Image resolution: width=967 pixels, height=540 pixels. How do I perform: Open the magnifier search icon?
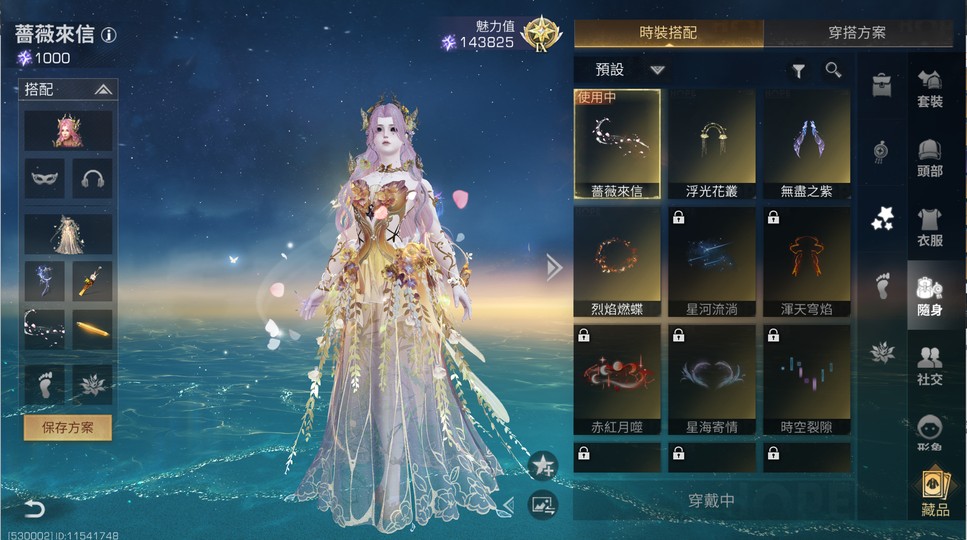tap(833, 70)
